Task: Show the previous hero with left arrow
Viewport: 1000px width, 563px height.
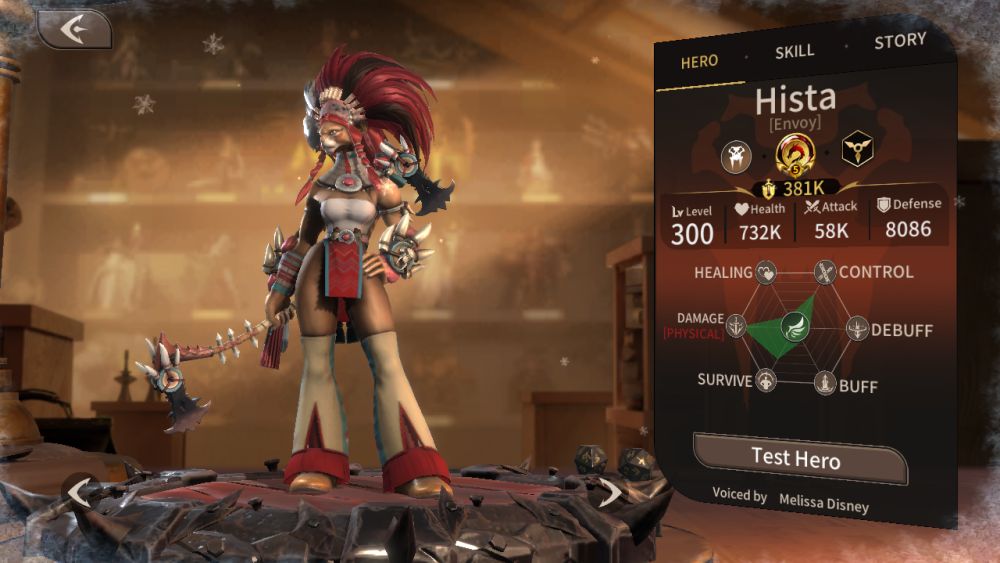Action: 78,491
